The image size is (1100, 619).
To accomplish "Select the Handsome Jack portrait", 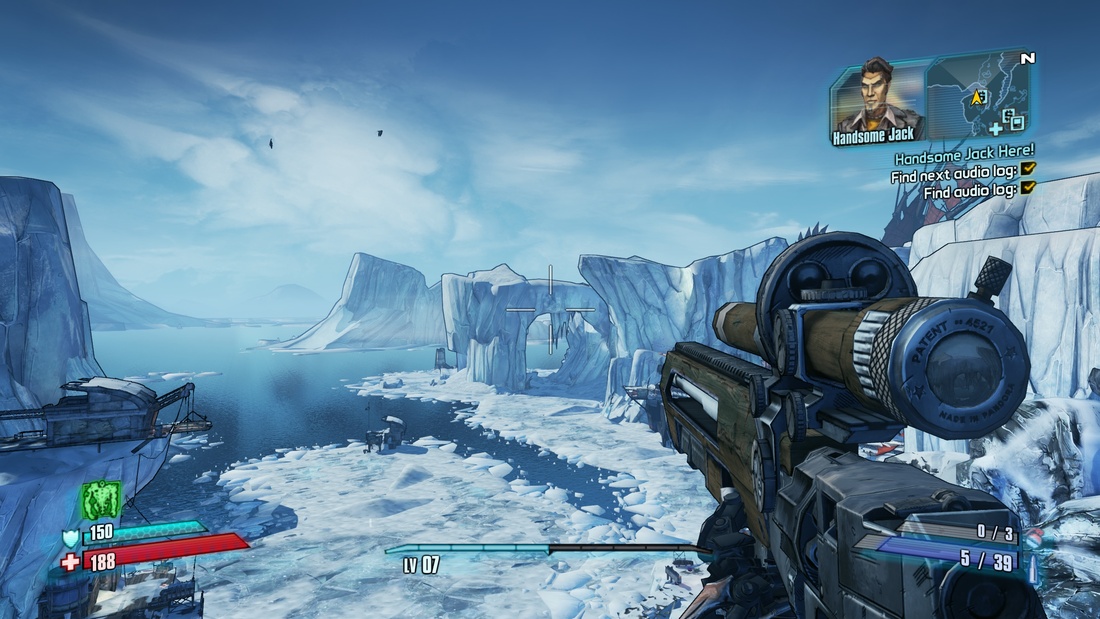I will pos(878,98).
